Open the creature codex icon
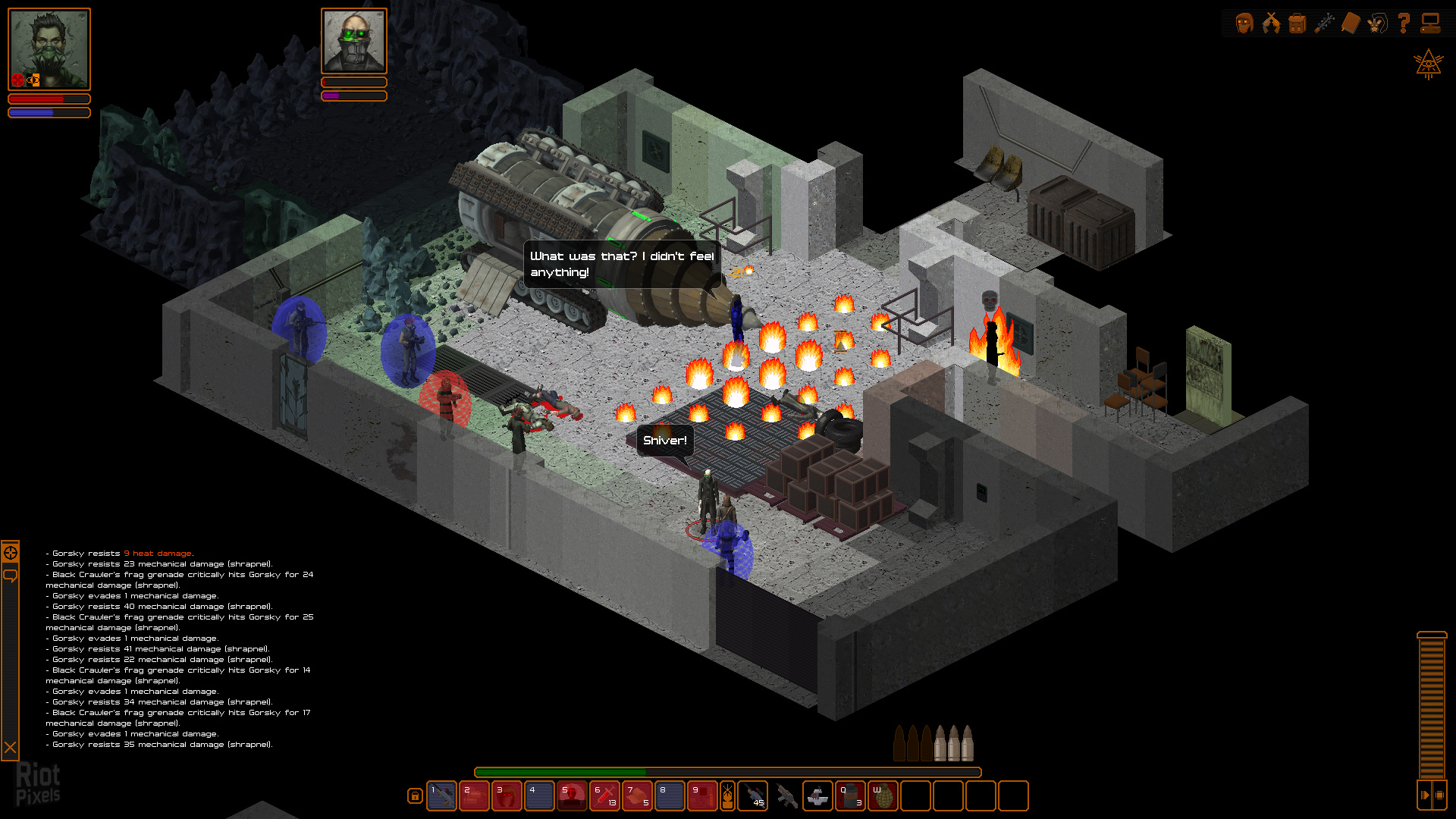 [x=1379, y=22]
